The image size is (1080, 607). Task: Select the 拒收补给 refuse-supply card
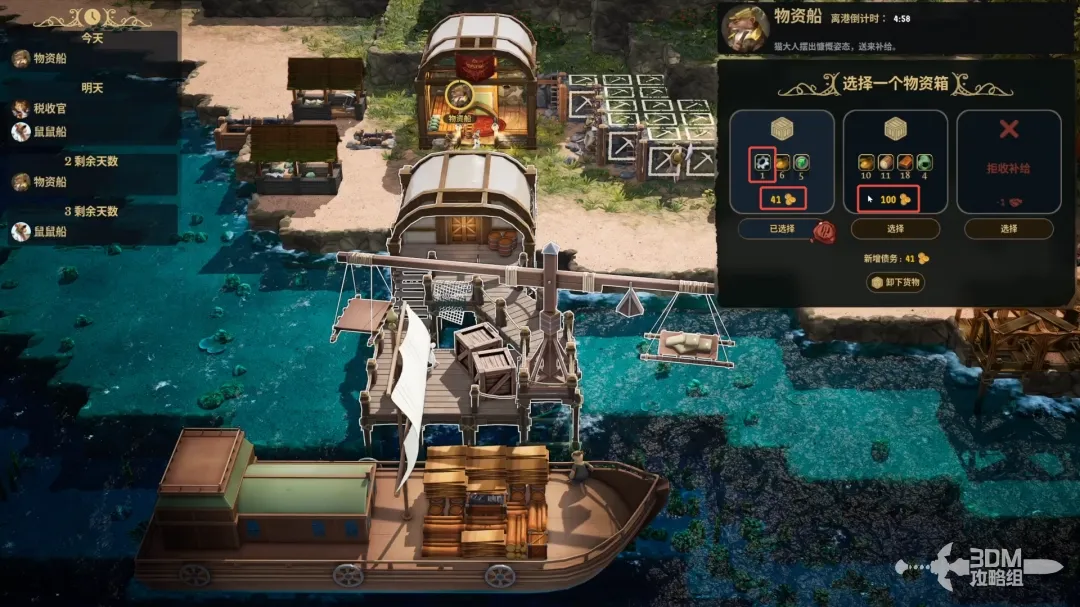(x=1009, y=161)
